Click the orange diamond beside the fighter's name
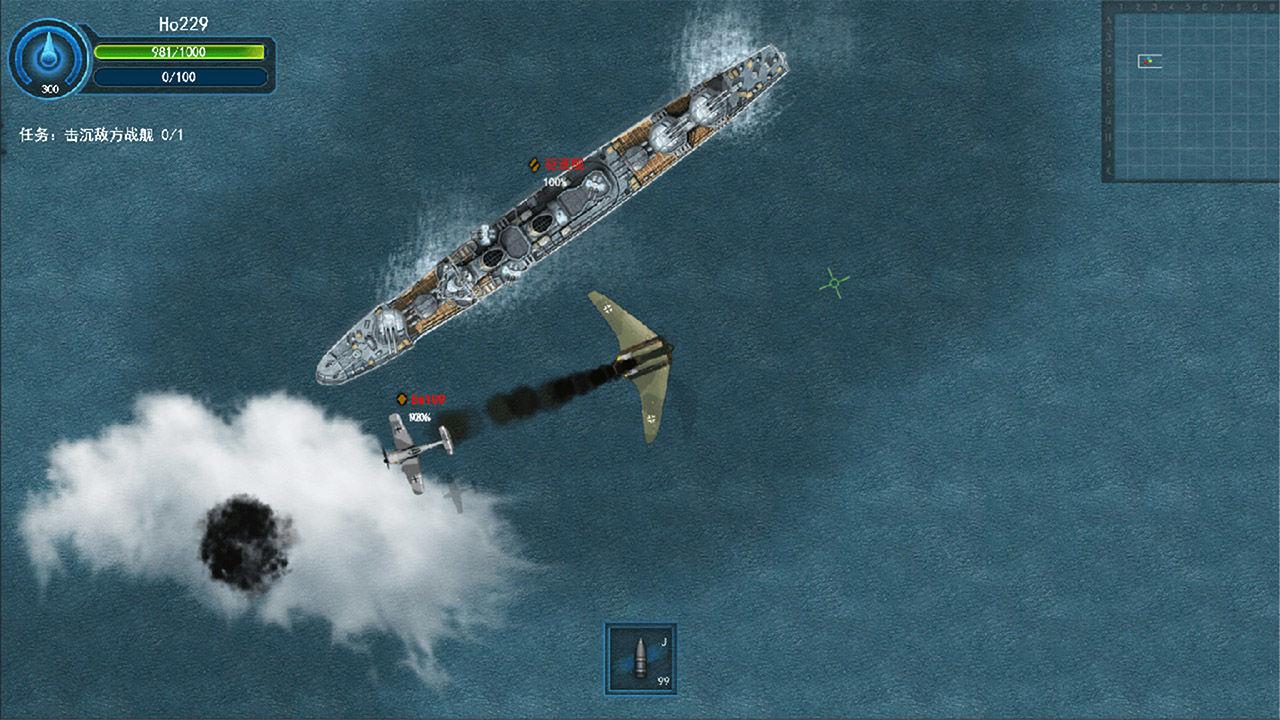 (x=403, y=399)
